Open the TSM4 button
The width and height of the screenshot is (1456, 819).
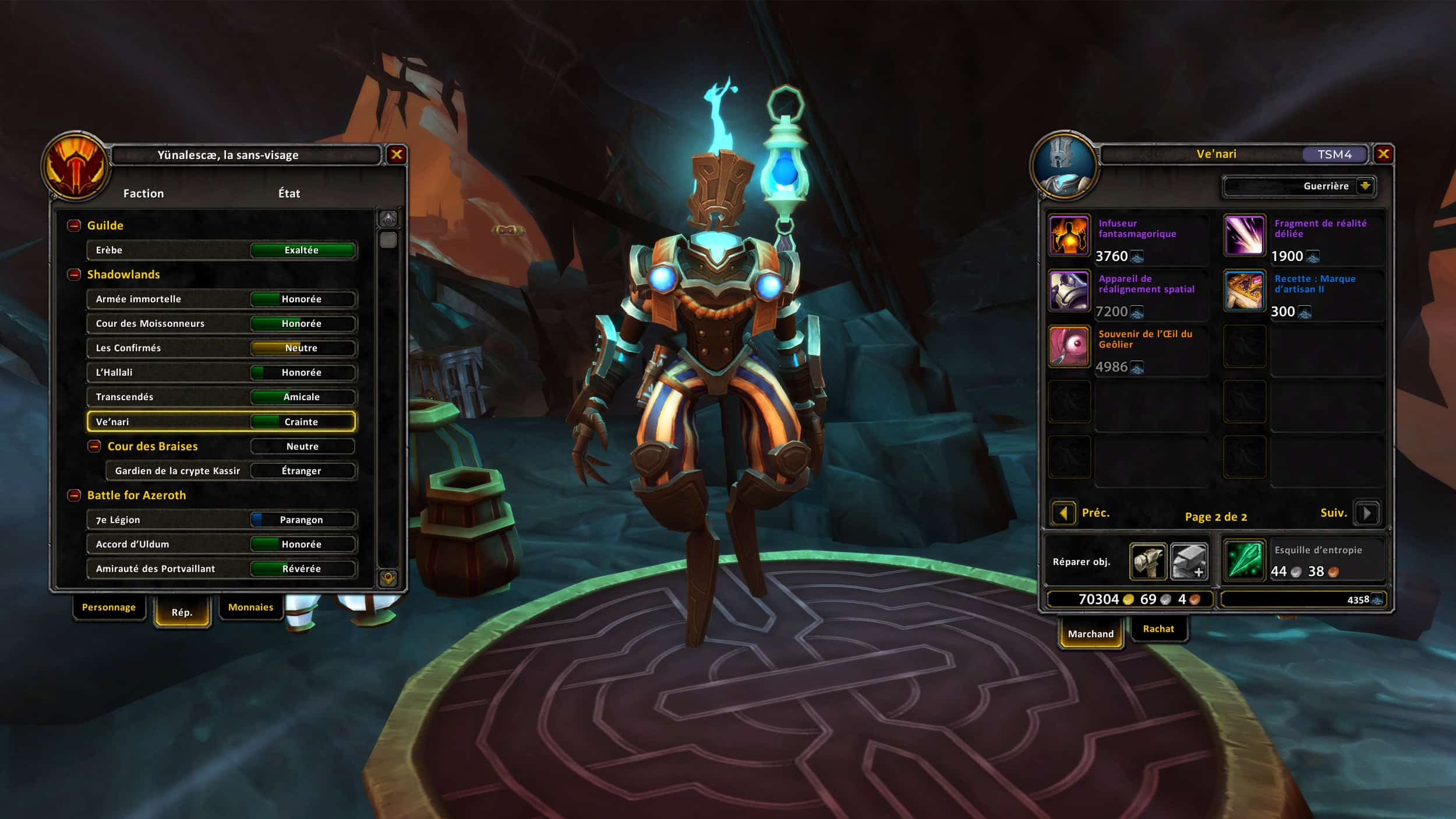click(1334, 154)
